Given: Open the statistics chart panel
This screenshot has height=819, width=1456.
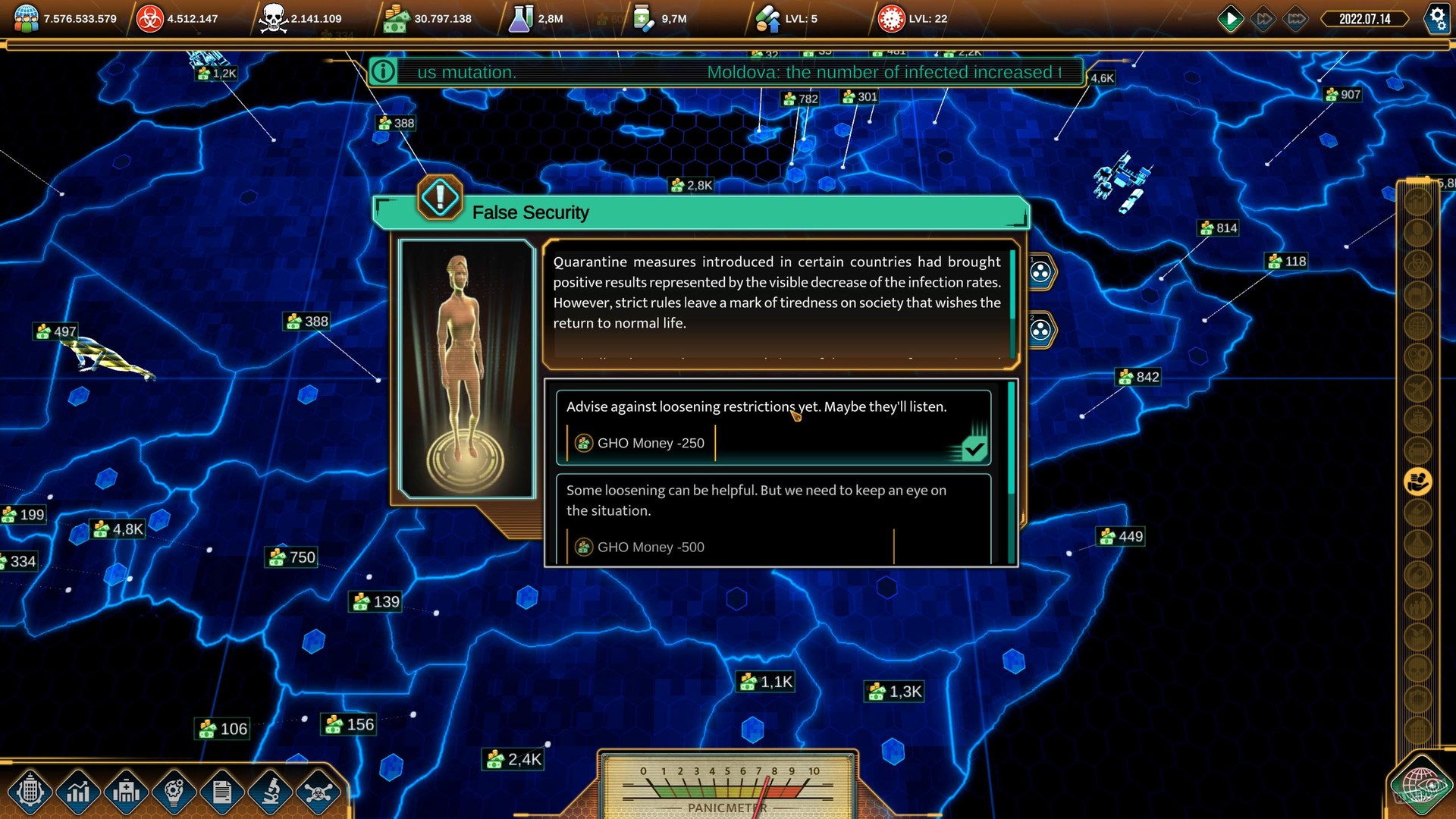Looking at the screenshot, I should [x=80, y=792].
